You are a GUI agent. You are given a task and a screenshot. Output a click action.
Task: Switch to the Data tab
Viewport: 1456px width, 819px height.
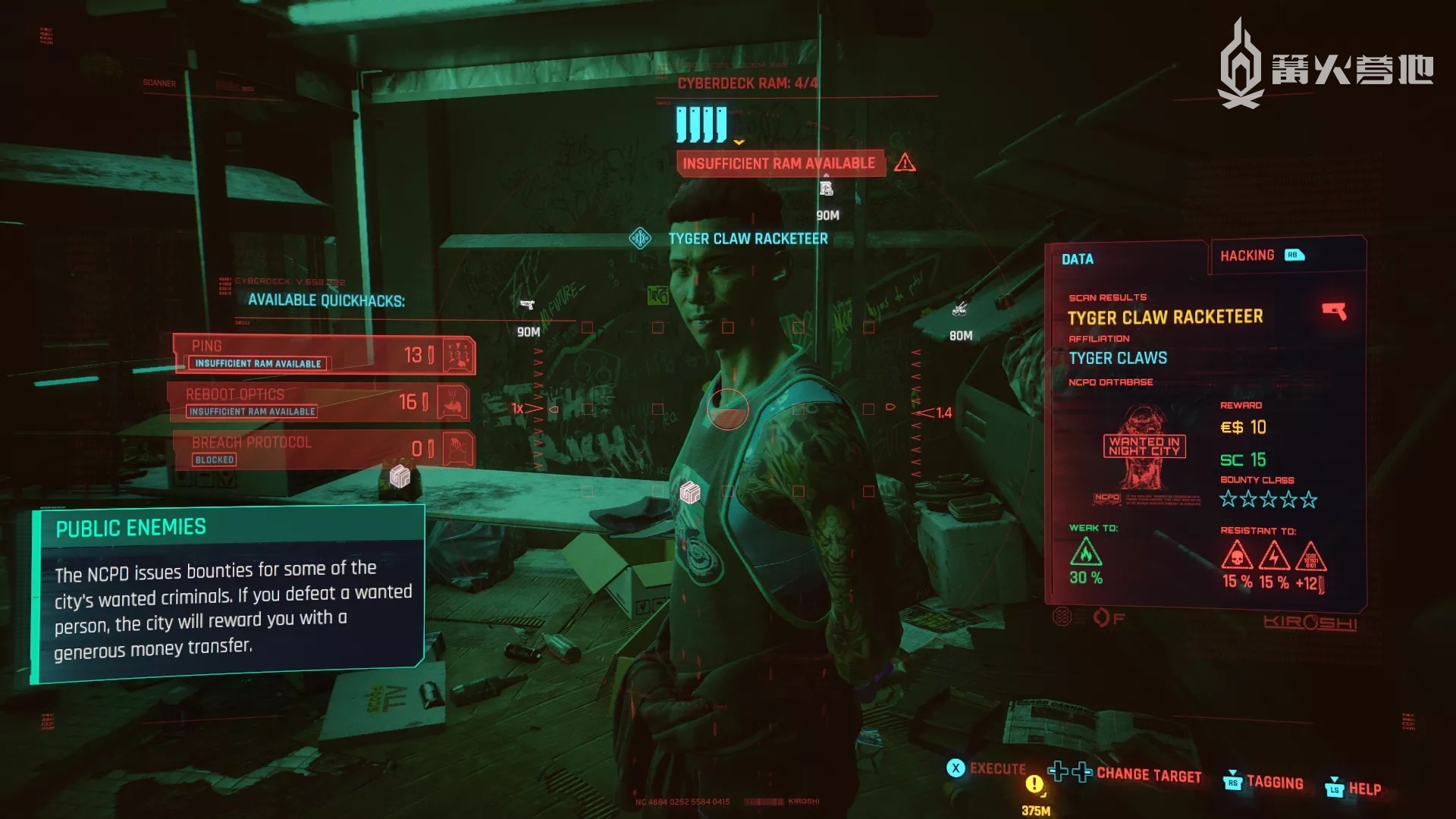[x=1078, y=259]
